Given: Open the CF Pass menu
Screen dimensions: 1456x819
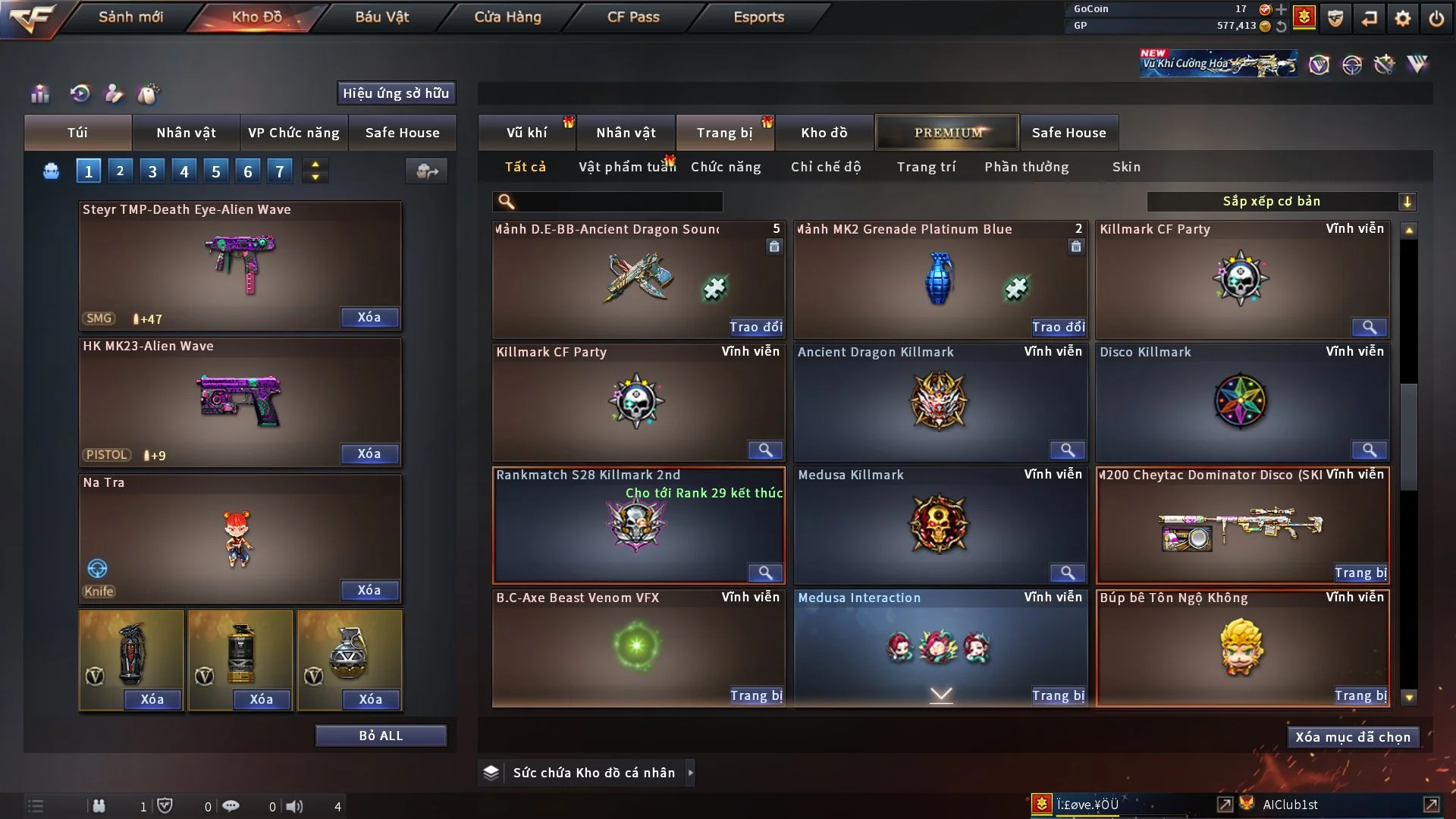Looking at the screenshot, I should pyautogui.click(x=633, y=17).
